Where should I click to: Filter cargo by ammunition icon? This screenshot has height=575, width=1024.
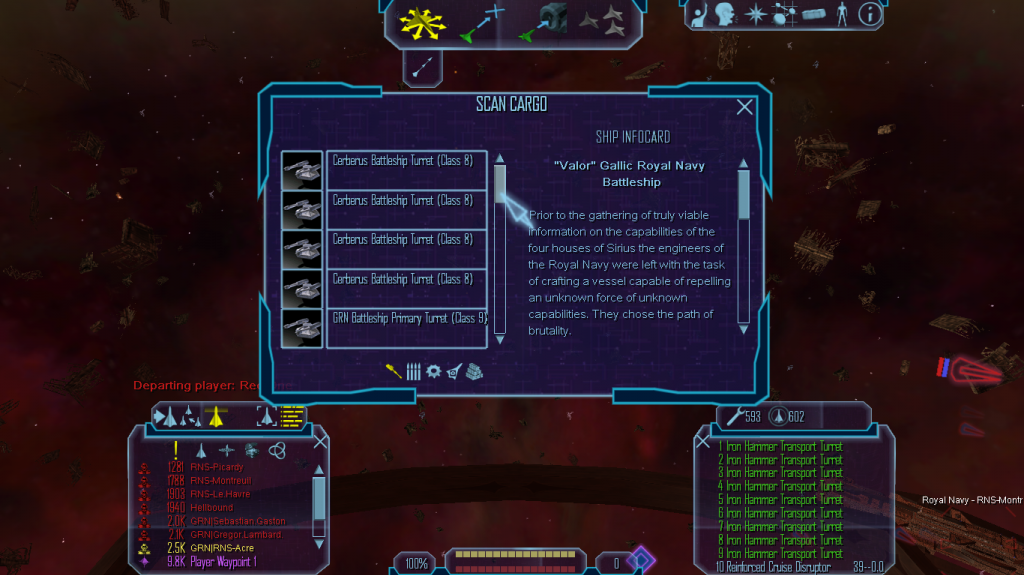pos(413,371)
